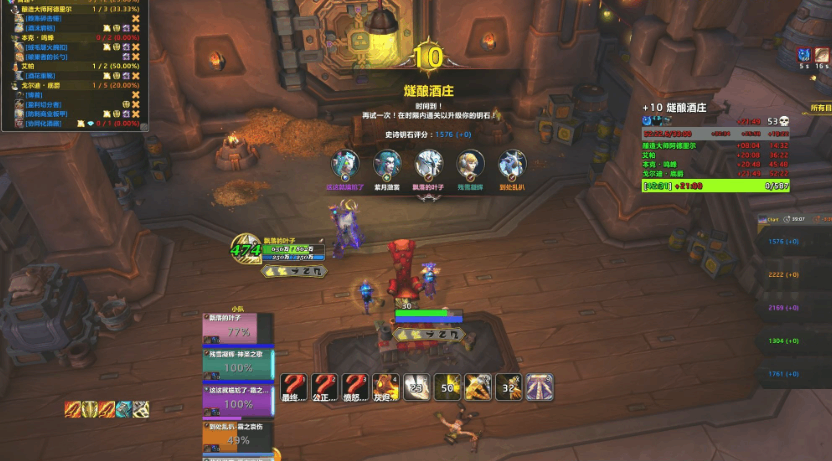Select the orange party frame at 49%
The width and height of the screenshot is (832, 461).
pos(237,437)
